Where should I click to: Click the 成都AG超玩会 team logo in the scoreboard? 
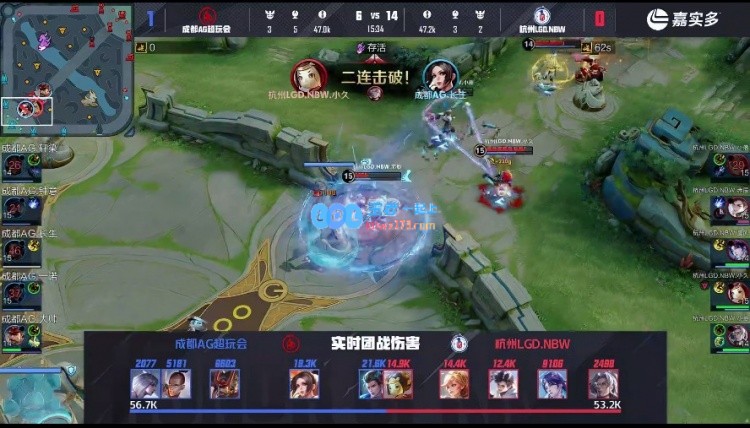point(207,16)
